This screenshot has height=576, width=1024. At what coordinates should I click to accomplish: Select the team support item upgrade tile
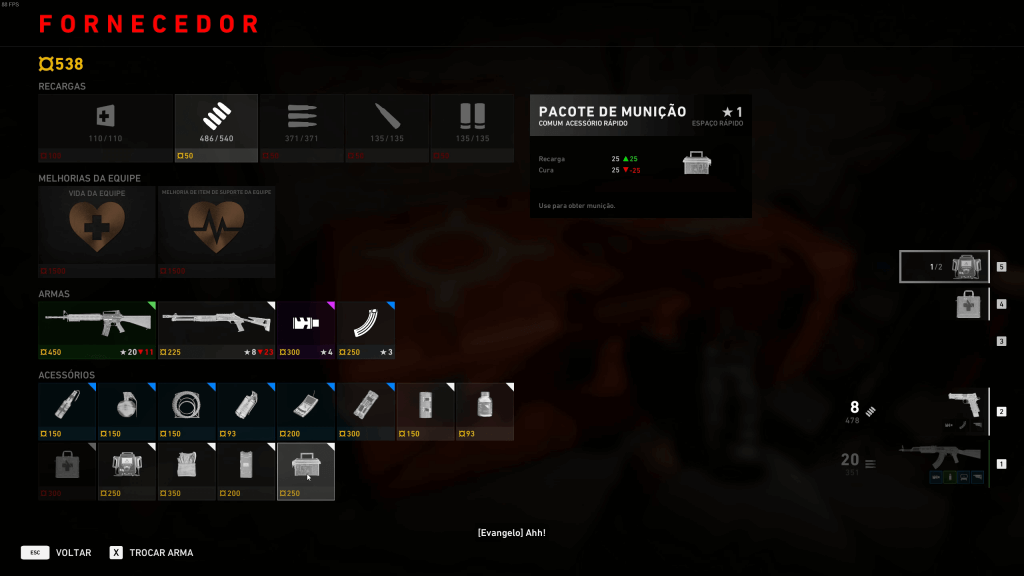coord(216,231)
